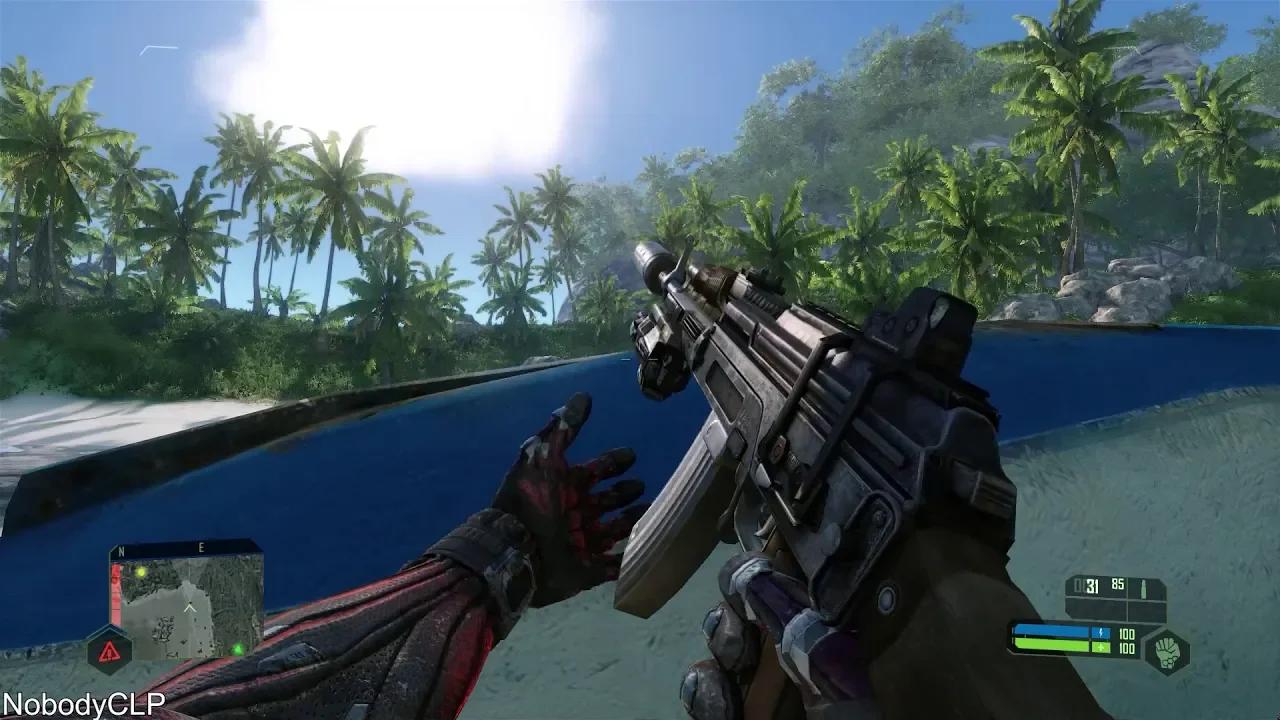Click the reserve ammo count 85
Screen dimensions: 1280x720
(x=1116, y=585)
